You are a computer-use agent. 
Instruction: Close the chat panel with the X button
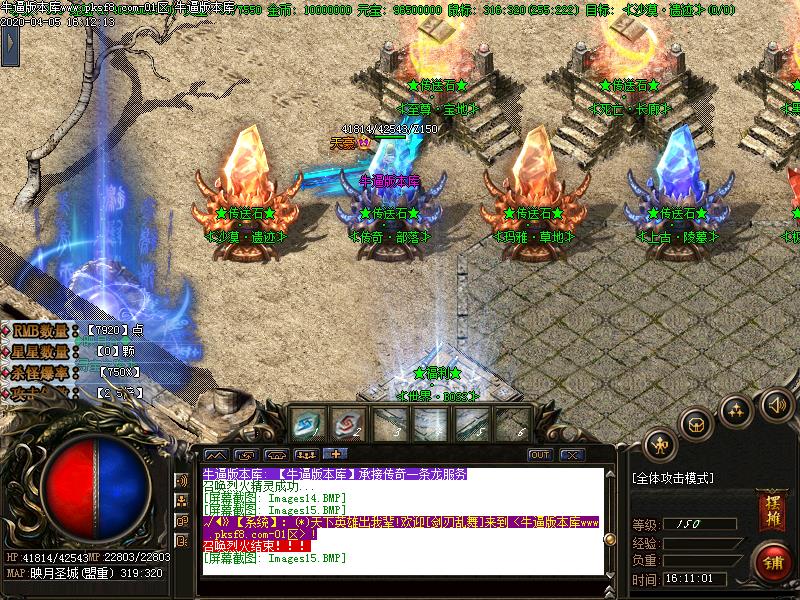click(571, 454)
